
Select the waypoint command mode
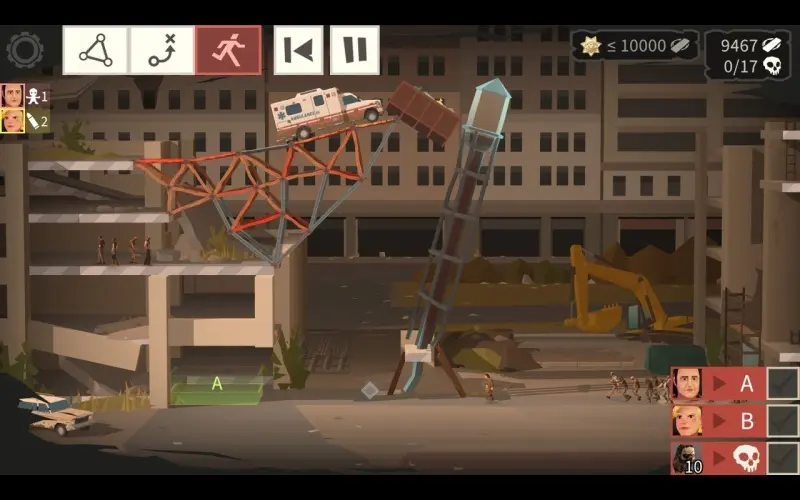[162, 50]
